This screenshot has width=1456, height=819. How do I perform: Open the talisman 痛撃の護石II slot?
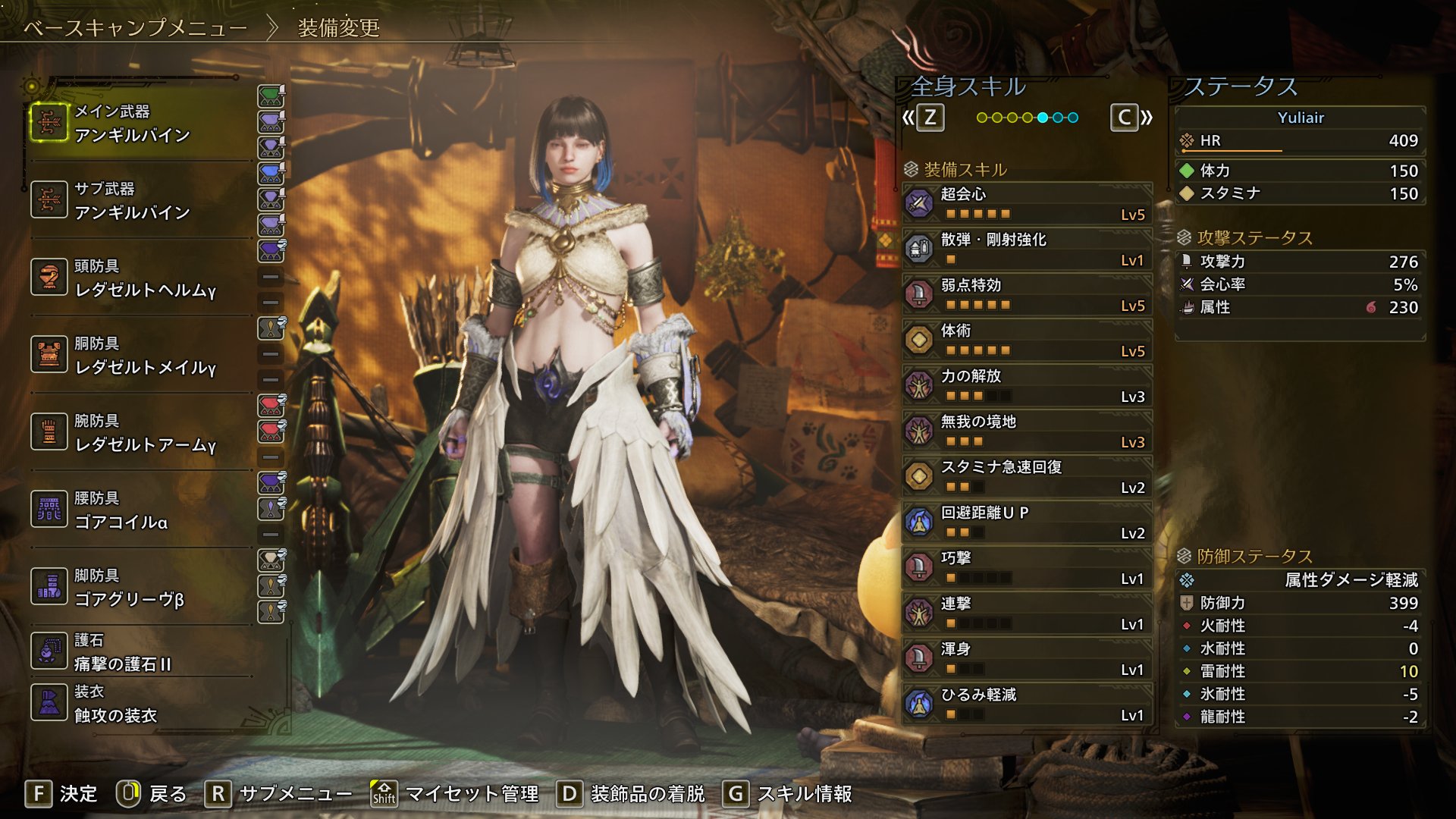click(x=140, y=652)
